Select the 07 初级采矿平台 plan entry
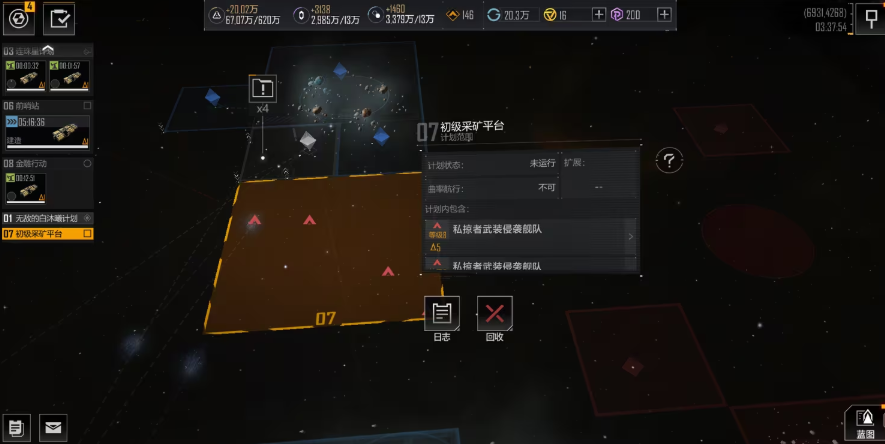The height and width of the screenshot is (444, 885). [x=47, y=234]
